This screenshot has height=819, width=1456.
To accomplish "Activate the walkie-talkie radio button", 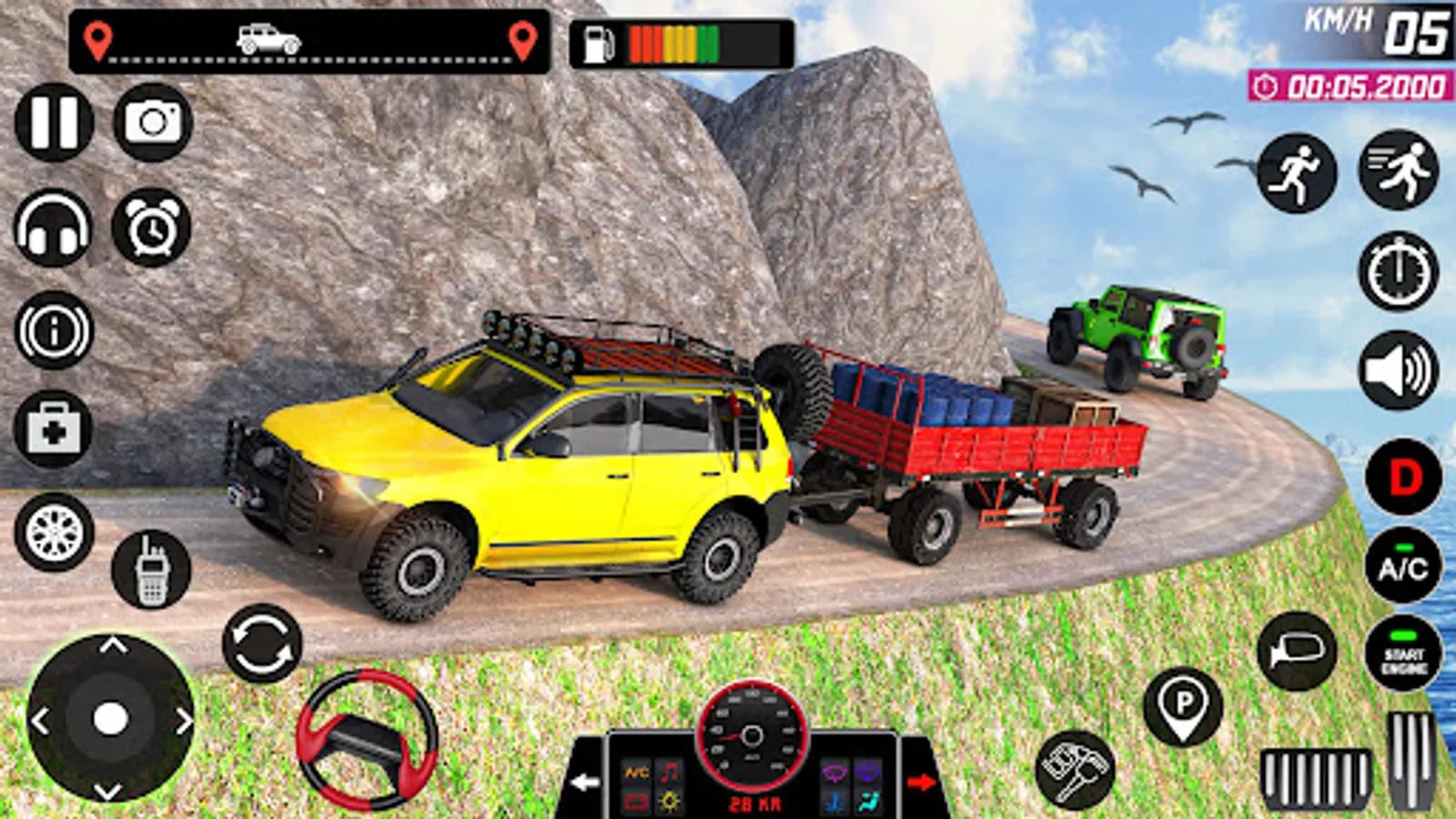I will pyautogui.click(x=151, y=571).
